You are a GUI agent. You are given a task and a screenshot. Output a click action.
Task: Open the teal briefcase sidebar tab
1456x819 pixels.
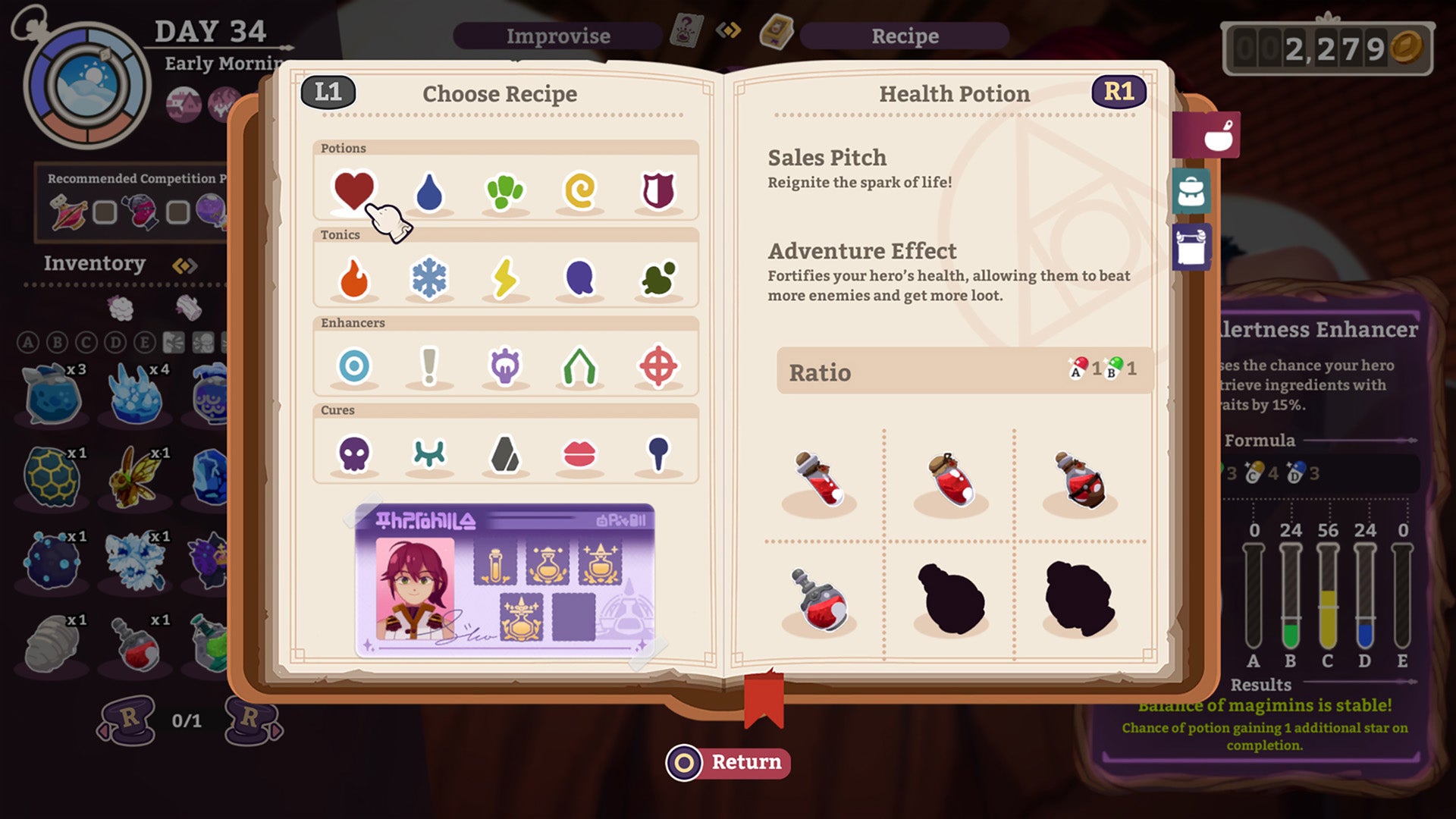click(1192, 191)
